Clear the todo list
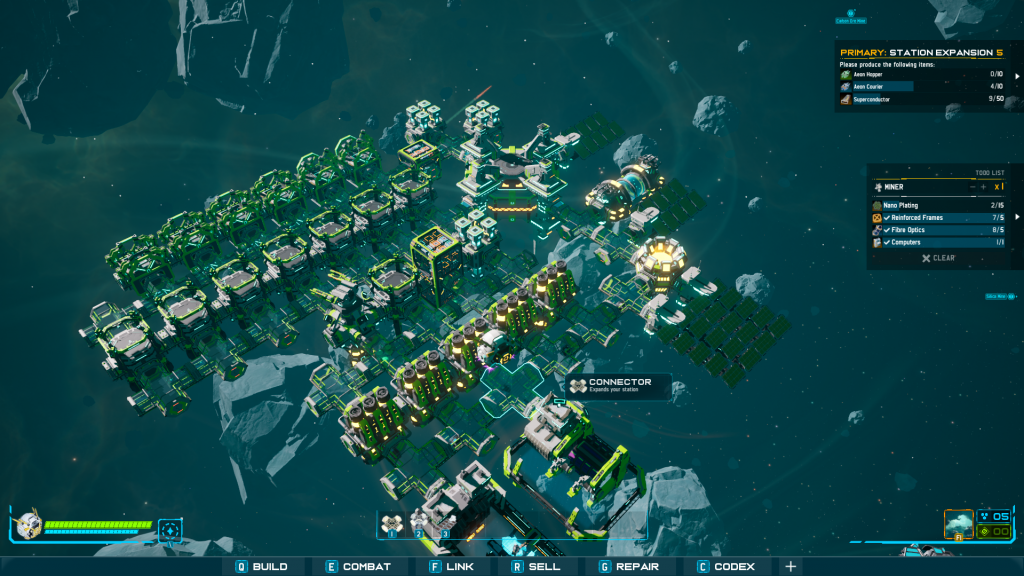The height and width of the screenshot is (576, 1024). (x=938, y=258)
